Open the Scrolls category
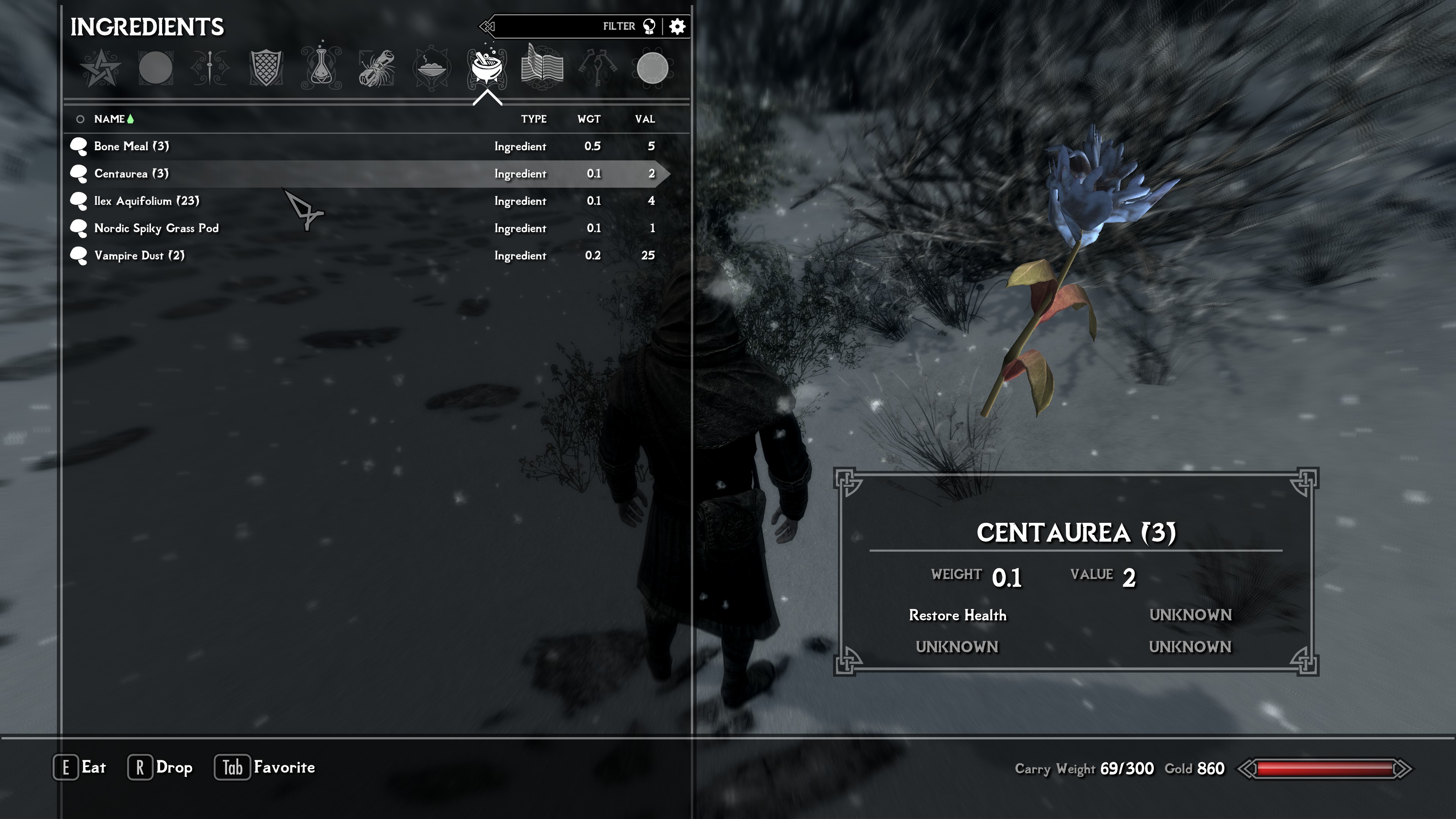1456x819 pixels. (377, 68)
